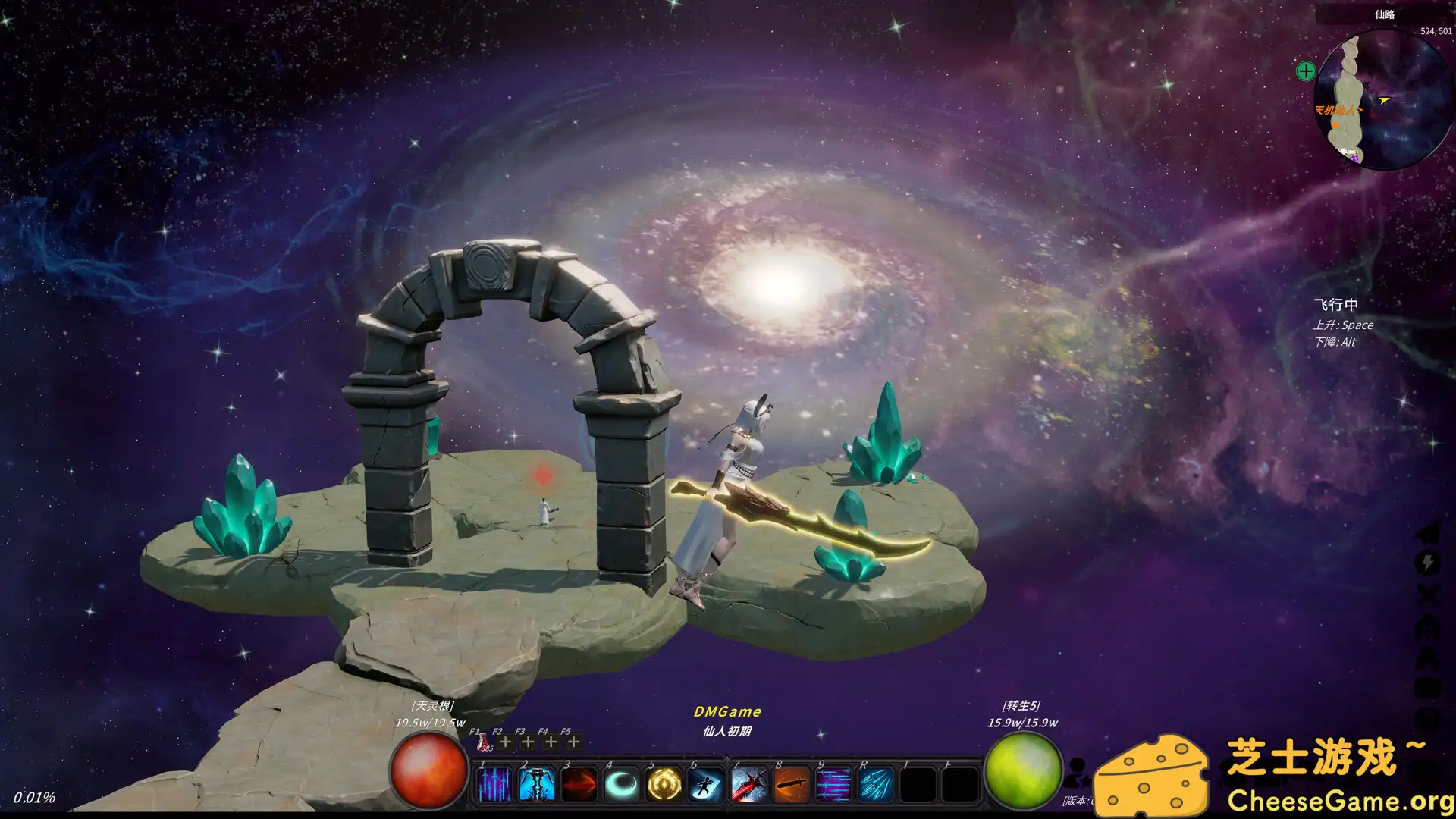The height and width of the screenshot is (819, 1456).
Task: Click the DMGame character nameplate
Action: [726, 711]
